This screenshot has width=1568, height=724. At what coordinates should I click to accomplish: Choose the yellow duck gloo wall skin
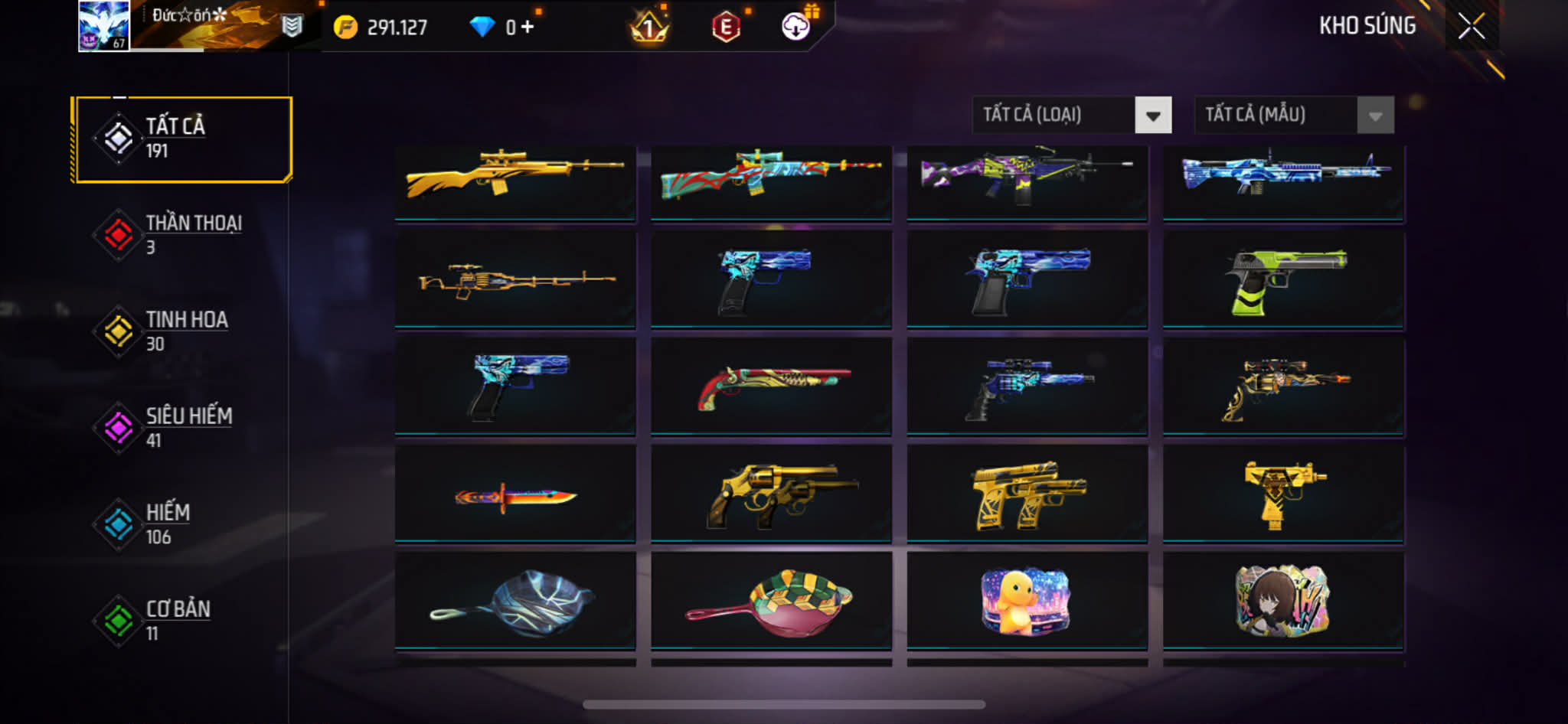[x=1027, y=602]
